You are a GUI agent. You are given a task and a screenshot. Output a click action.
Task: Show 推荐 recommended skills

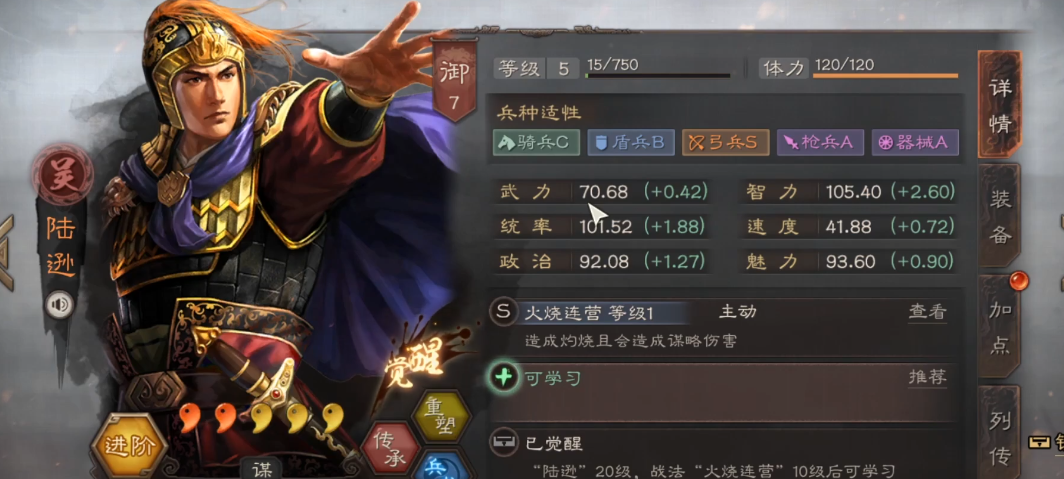(x=926, y=377)
